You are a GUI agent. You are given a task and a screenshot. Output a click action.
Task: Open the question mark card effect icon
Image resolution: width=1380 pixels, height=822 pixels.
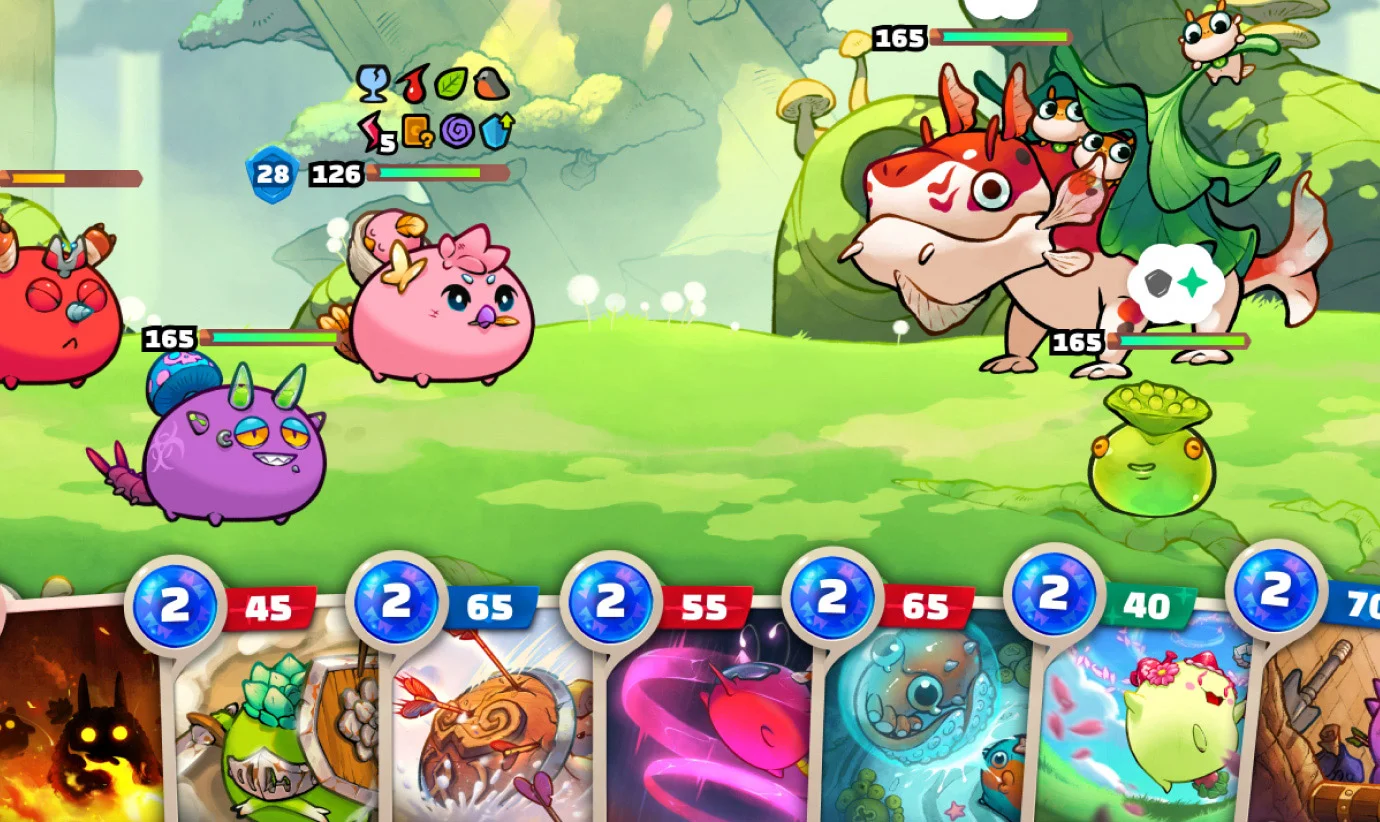pyautogui.click(x=417, y=132)
